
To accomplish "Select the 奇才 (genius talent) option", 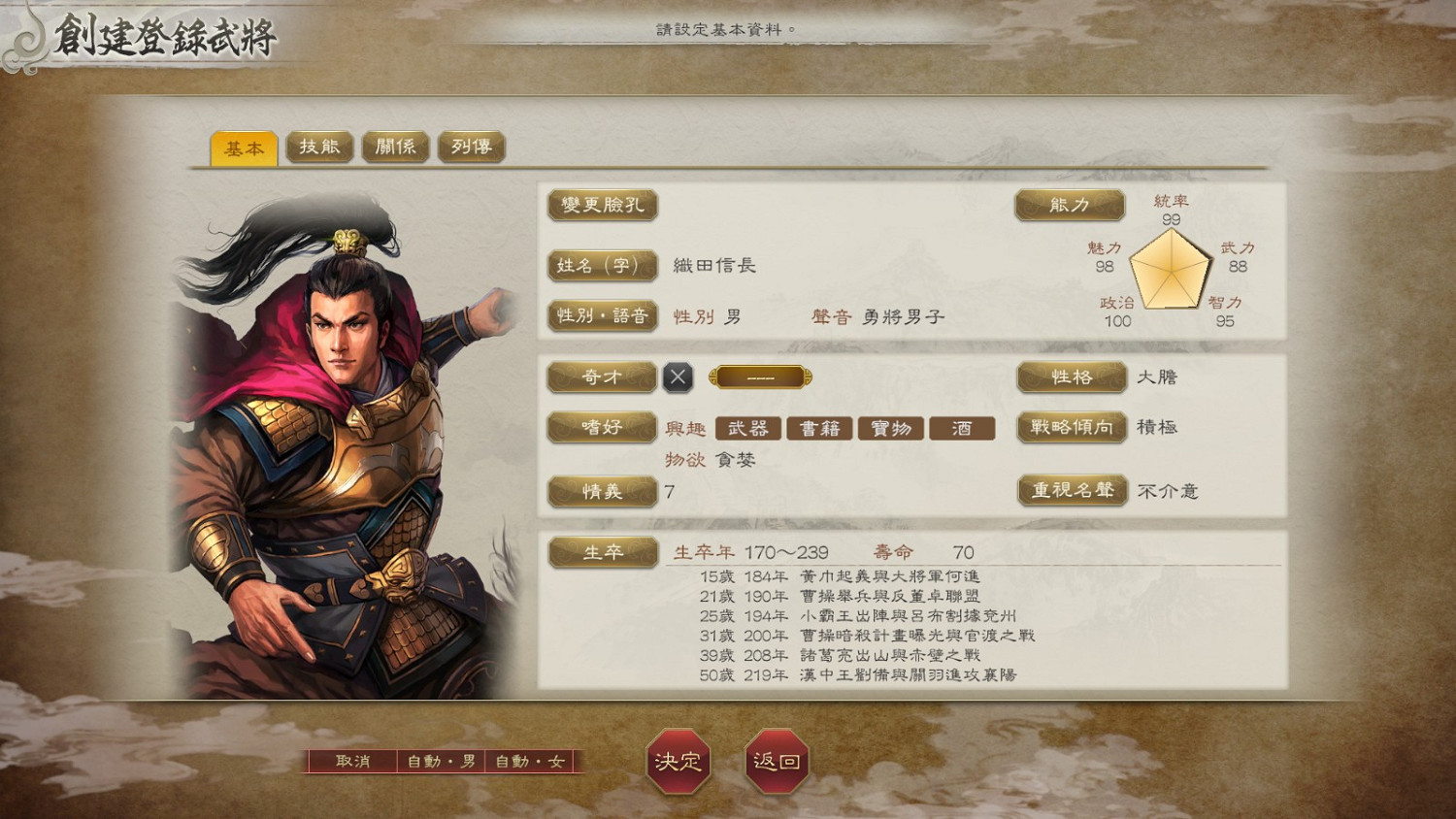I will (x=602, y=377).
